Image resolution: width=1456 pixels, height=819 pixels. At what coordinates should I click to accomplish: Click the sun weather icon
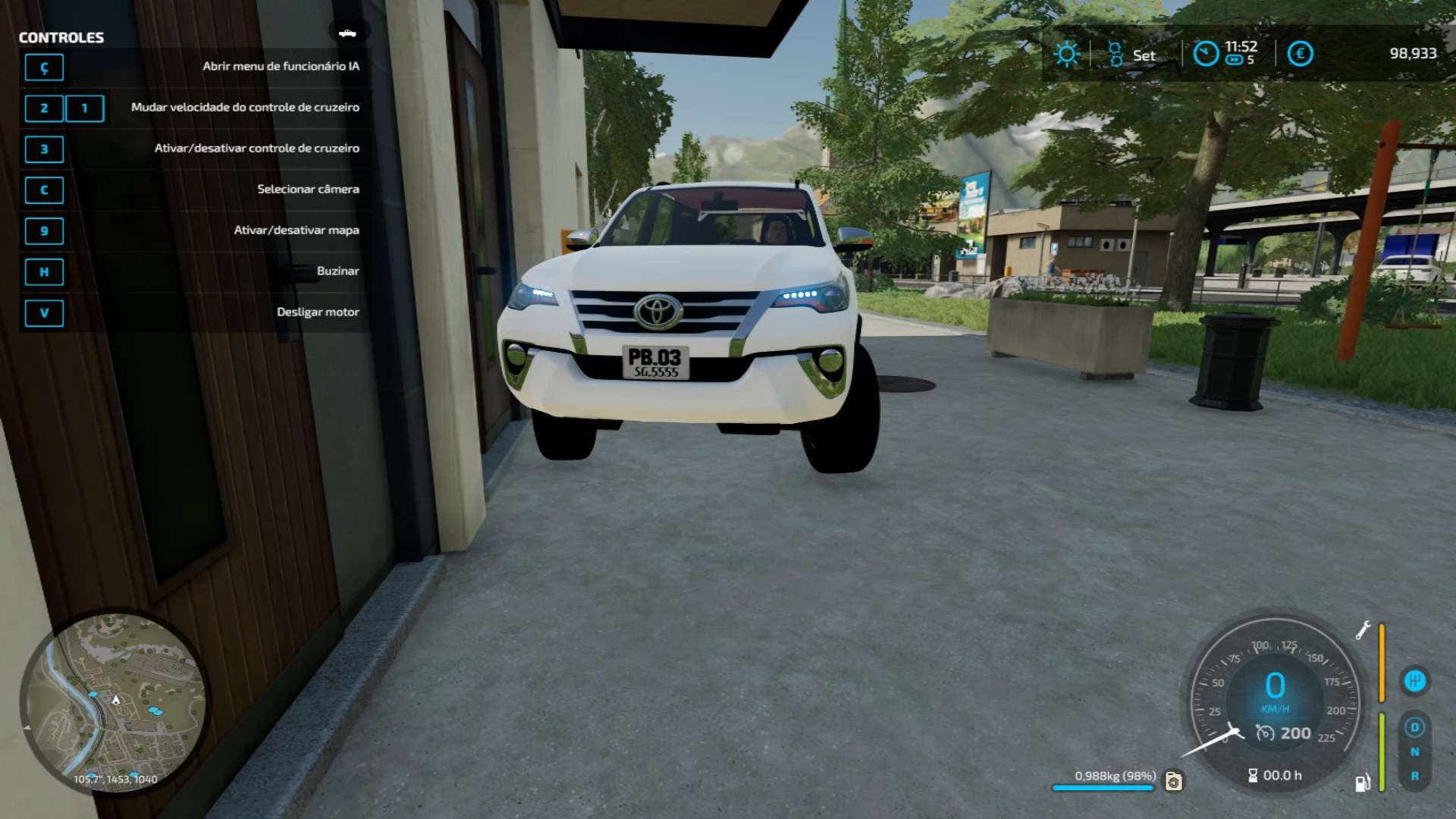click(x=1066, y=54)
